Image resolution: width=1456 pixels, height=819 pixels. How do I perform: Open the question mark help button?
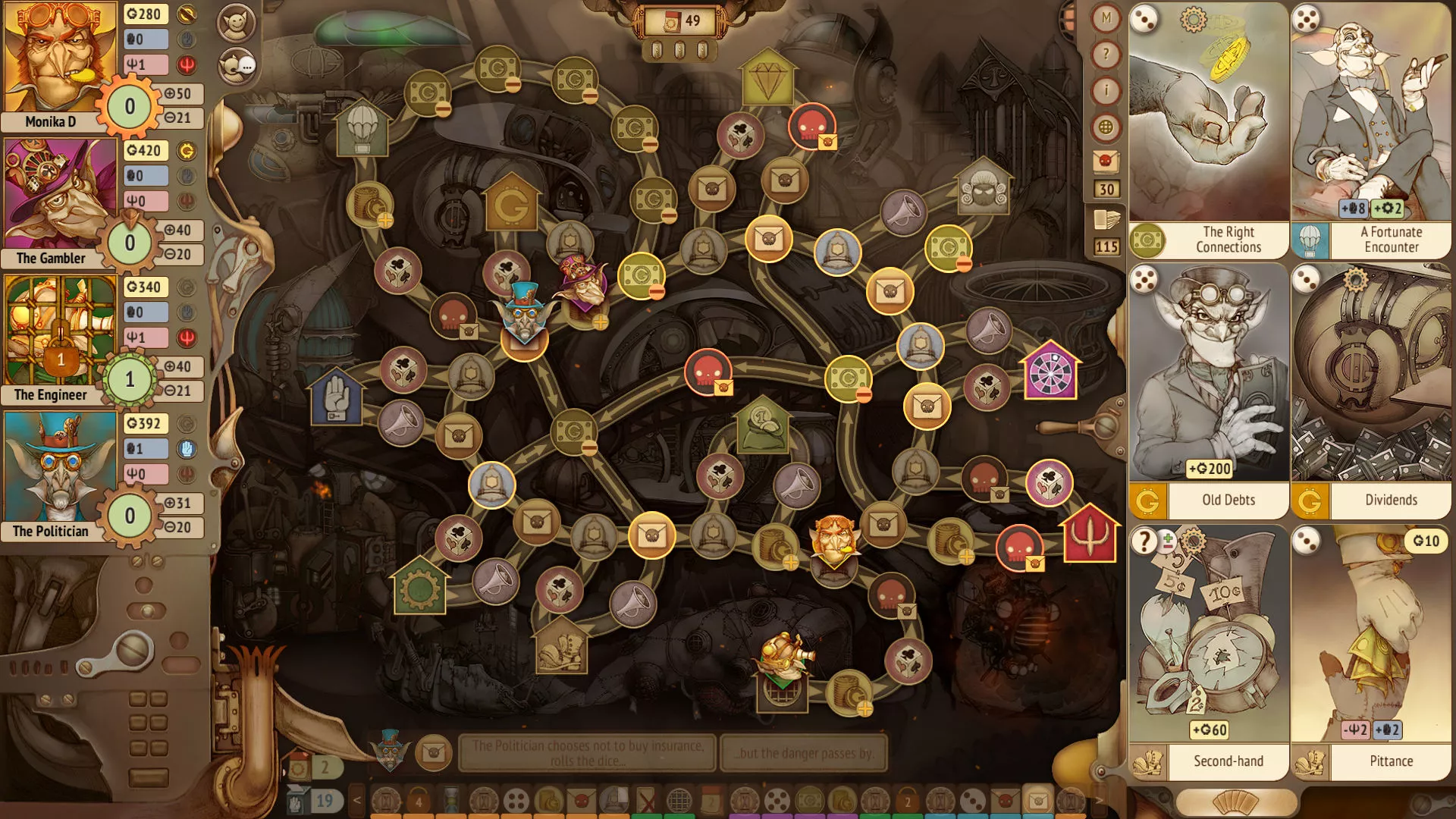(1106, 55)
